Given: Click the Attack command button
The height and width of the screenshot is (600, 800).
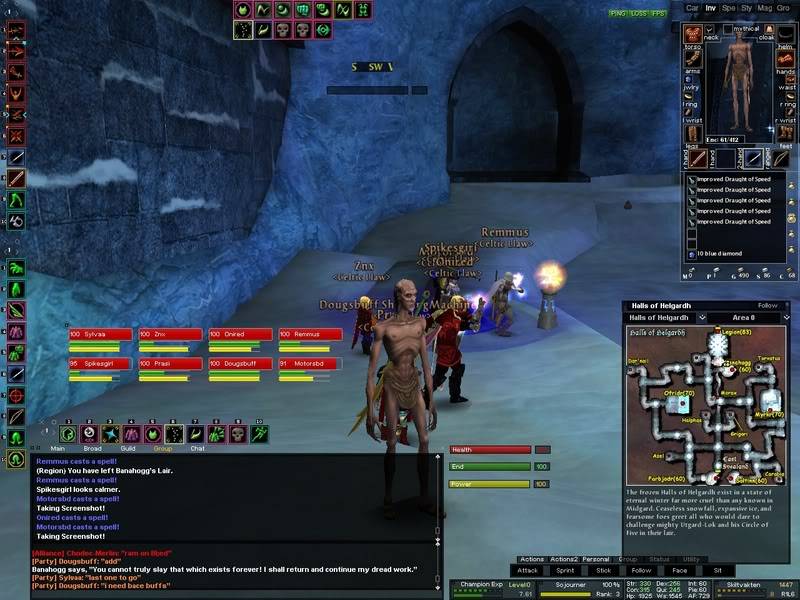Looking at the screenshot, I should 528,570.
